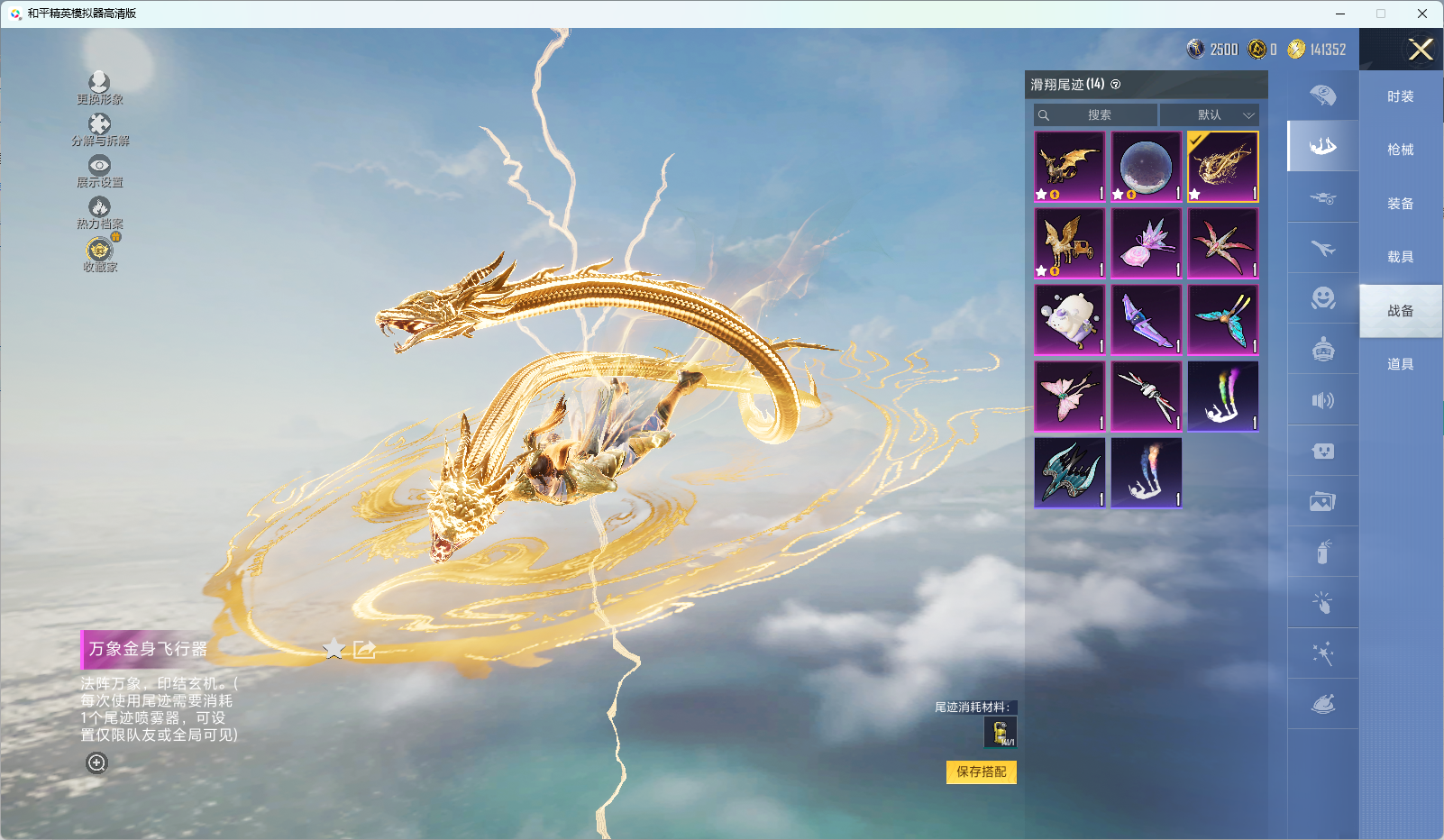Click the magnifier zoom icon below description
The image size is (1444, 840).
coord(96,763)
